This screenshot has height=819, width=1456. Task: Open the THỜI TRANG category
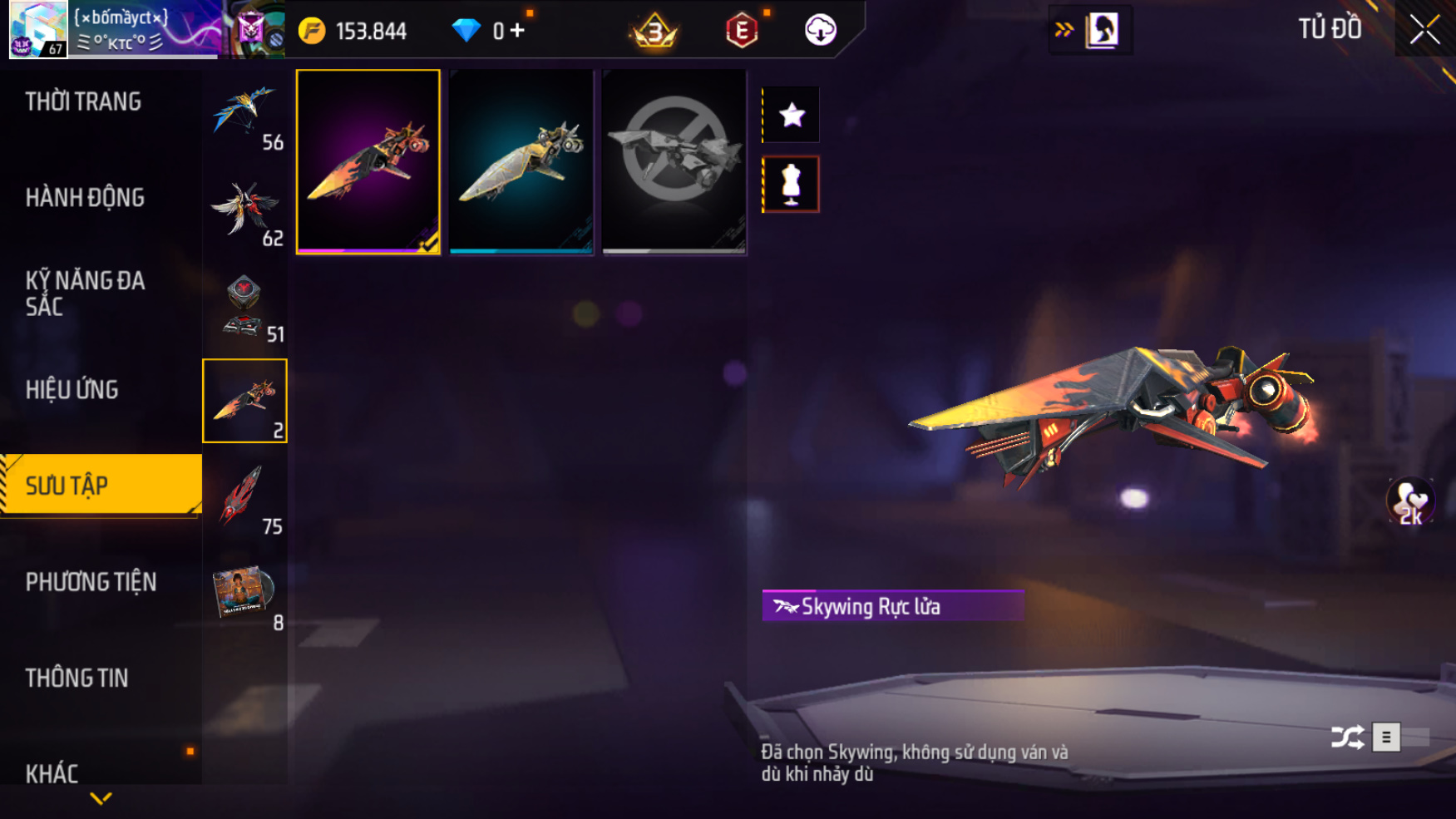click(83, 101)
